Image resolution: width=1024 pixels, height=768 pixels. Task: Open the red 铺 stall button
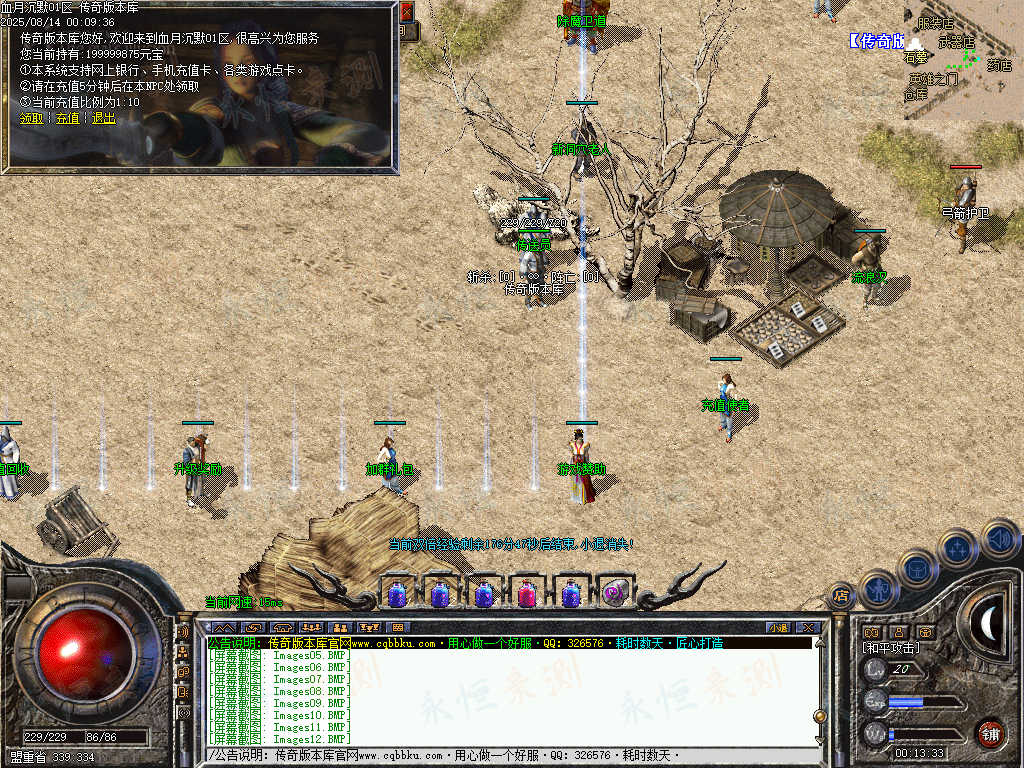[990, 732]
